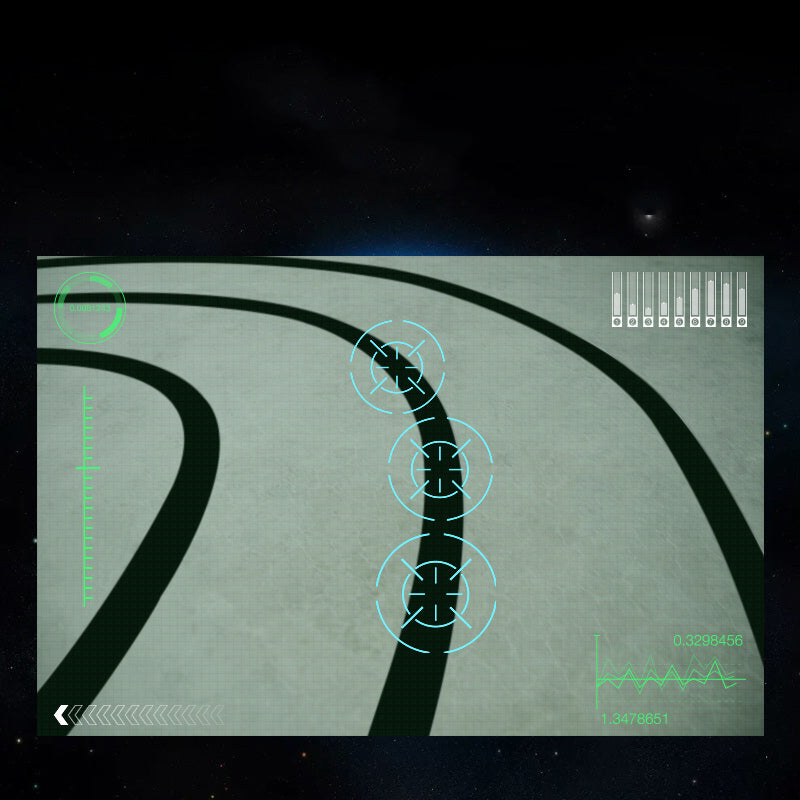This screenshot has height=800, width=800.
Task: Select the largest cyan targeting reticle
Action: [436, 593]
